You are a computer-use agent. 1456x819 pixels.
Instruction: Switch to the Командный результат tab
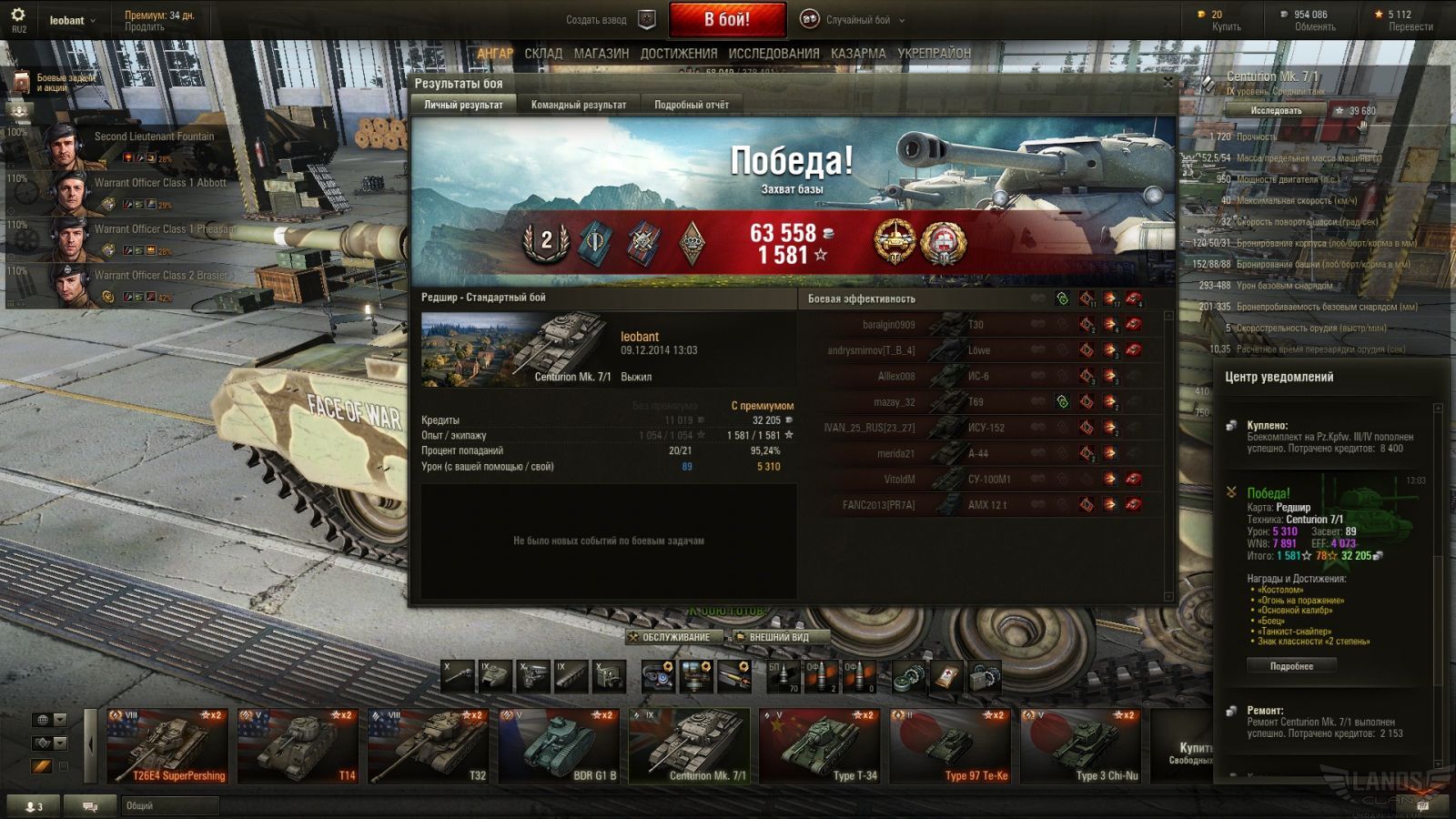tap(579, 105)
